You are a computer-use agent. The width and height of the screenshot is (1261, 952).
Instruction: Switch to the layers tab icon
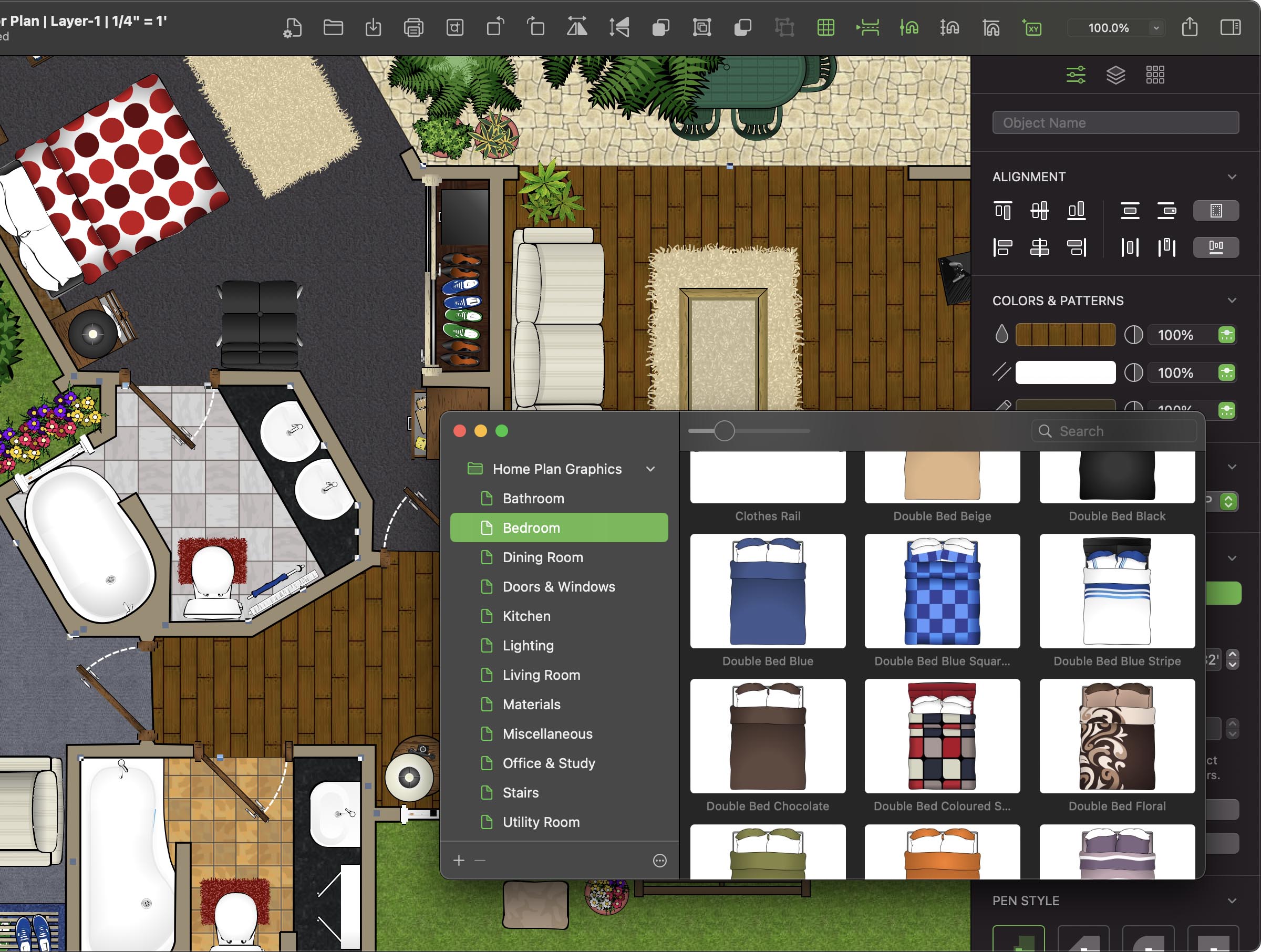tap(1115, 75)
